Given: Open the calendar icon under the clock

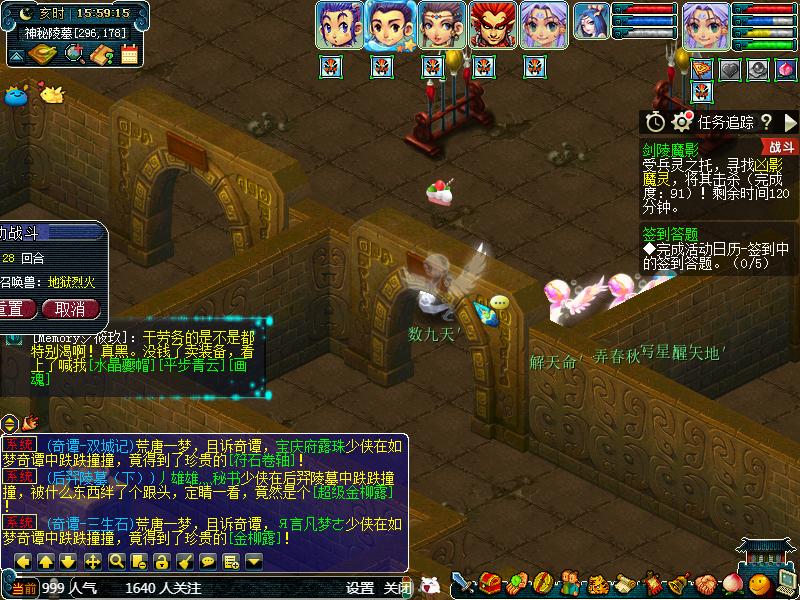Looking at the screenshot, I should [129, 54].
